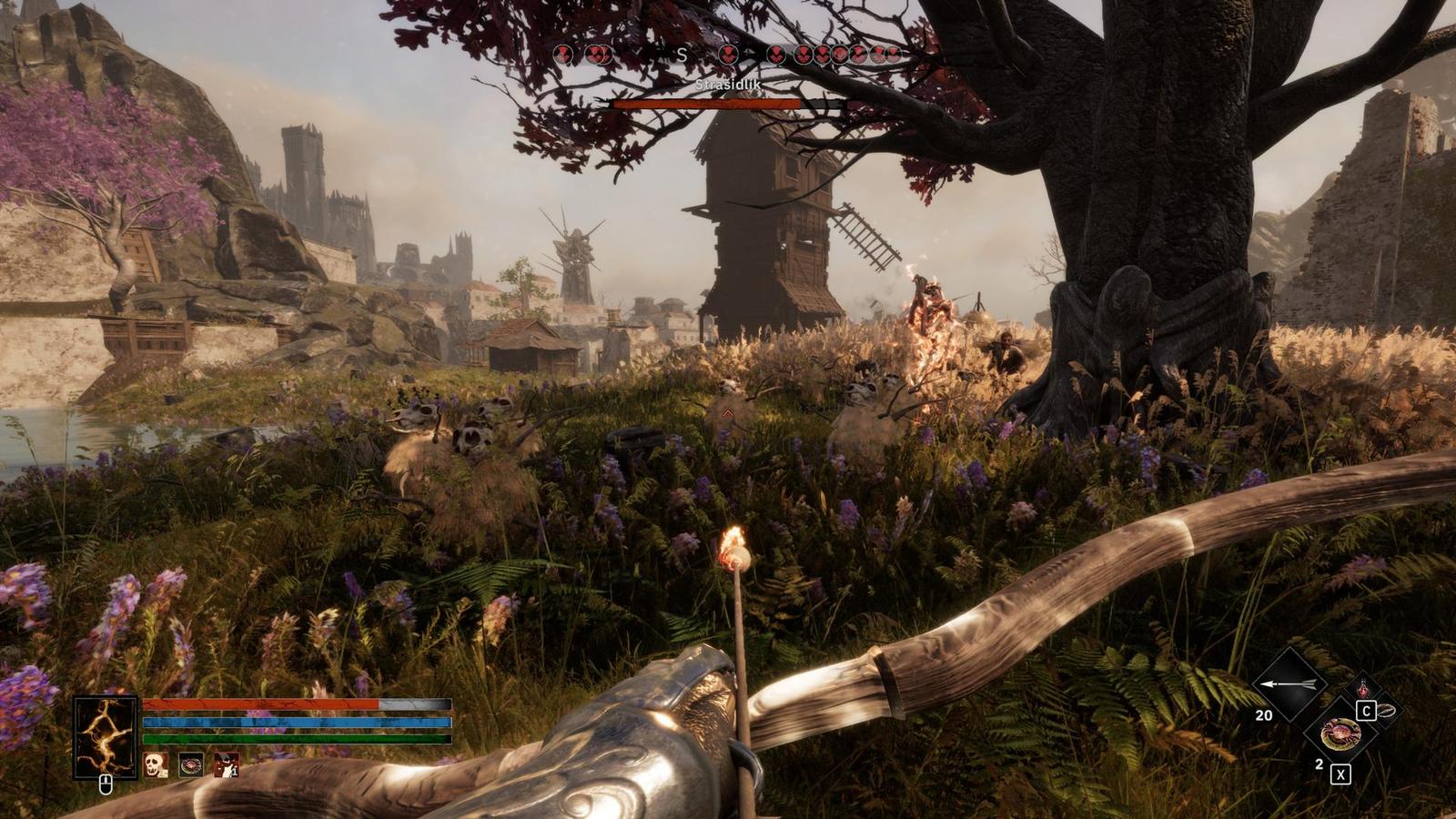Click the S heading on the compass

682,56
